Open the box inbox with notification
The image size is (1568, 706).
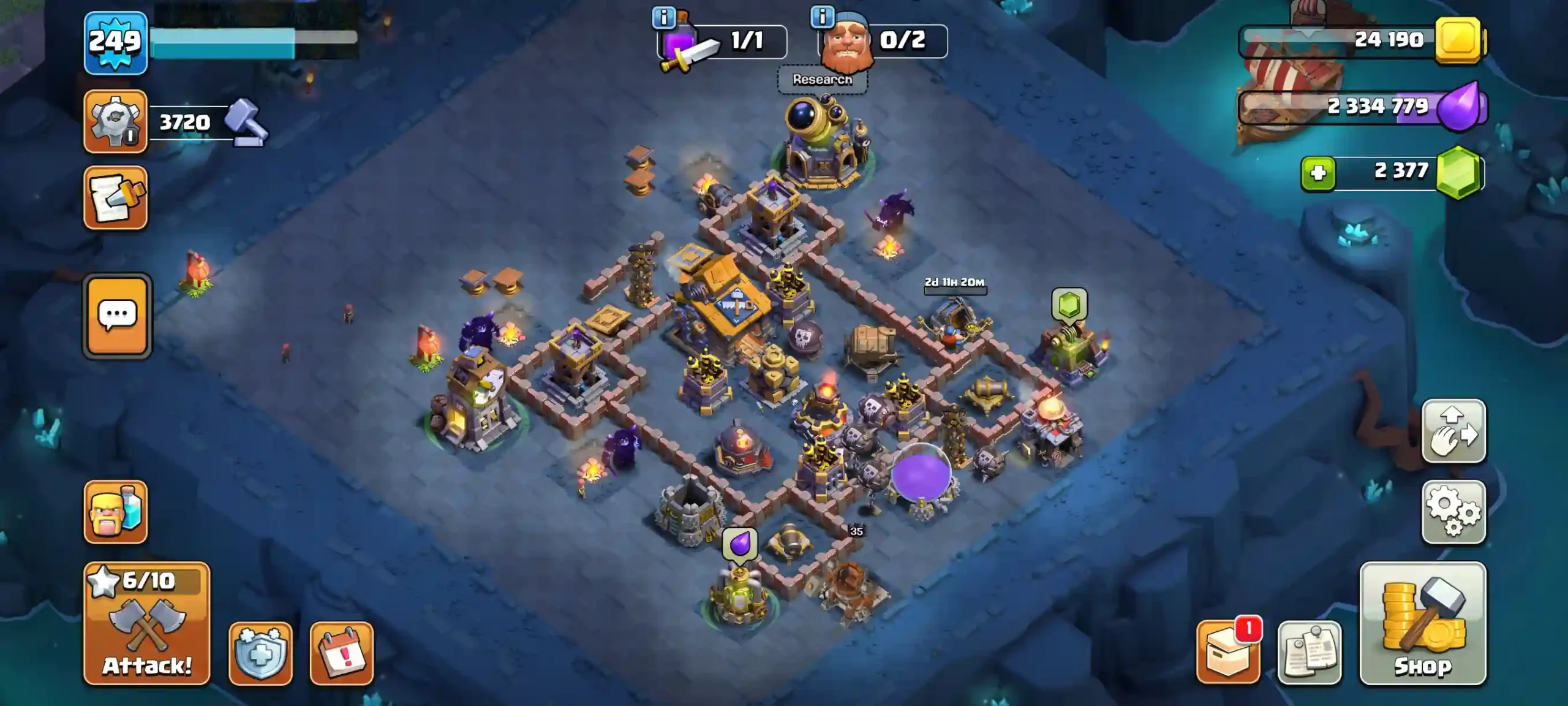(x=1228, y=653)
